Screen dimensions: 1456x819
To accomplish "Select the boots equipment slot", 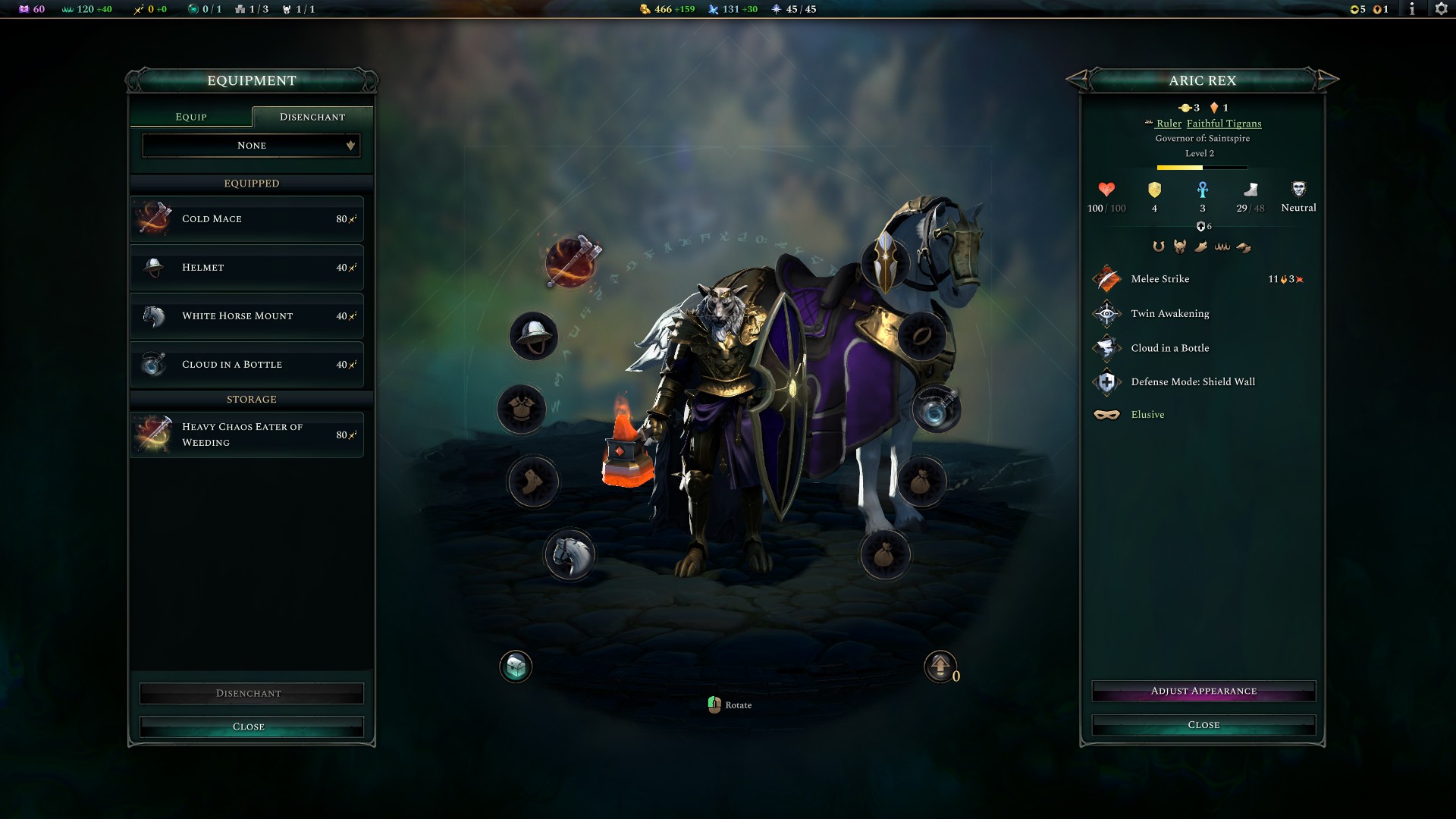I will click(x=533, y=482).
